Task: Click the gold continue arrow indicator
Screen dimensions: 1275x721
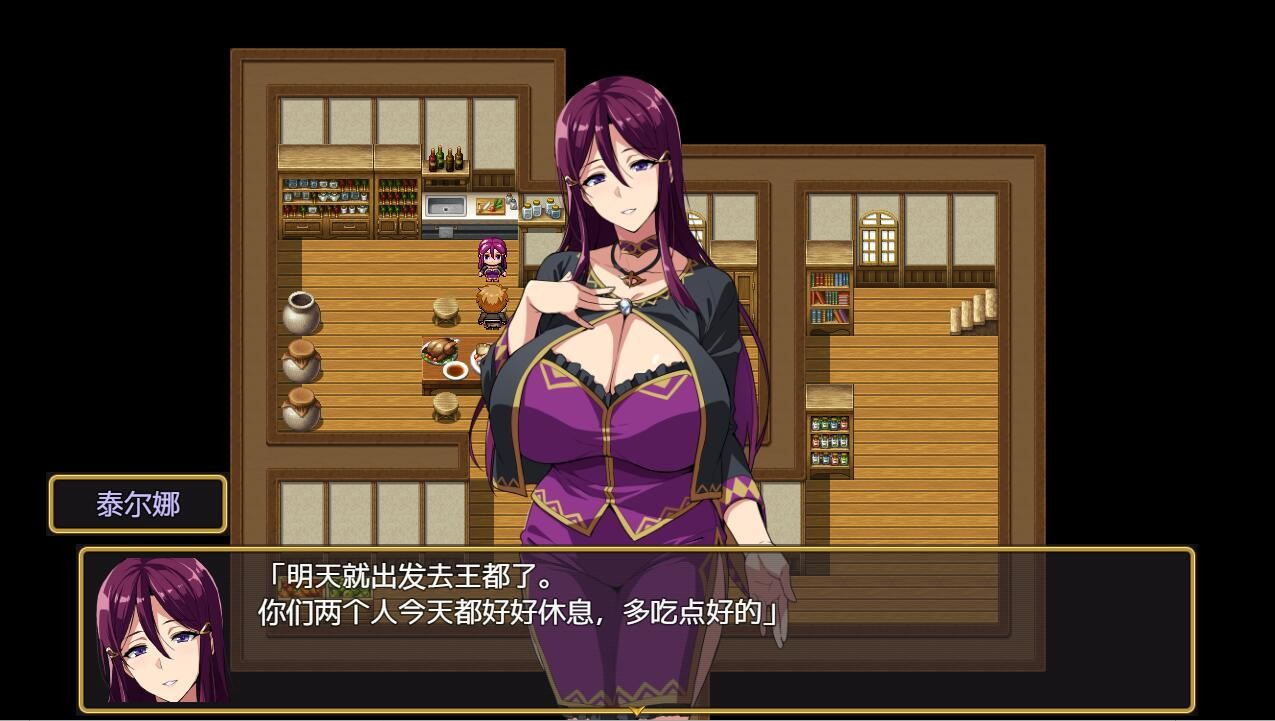Action: point(637,711)
